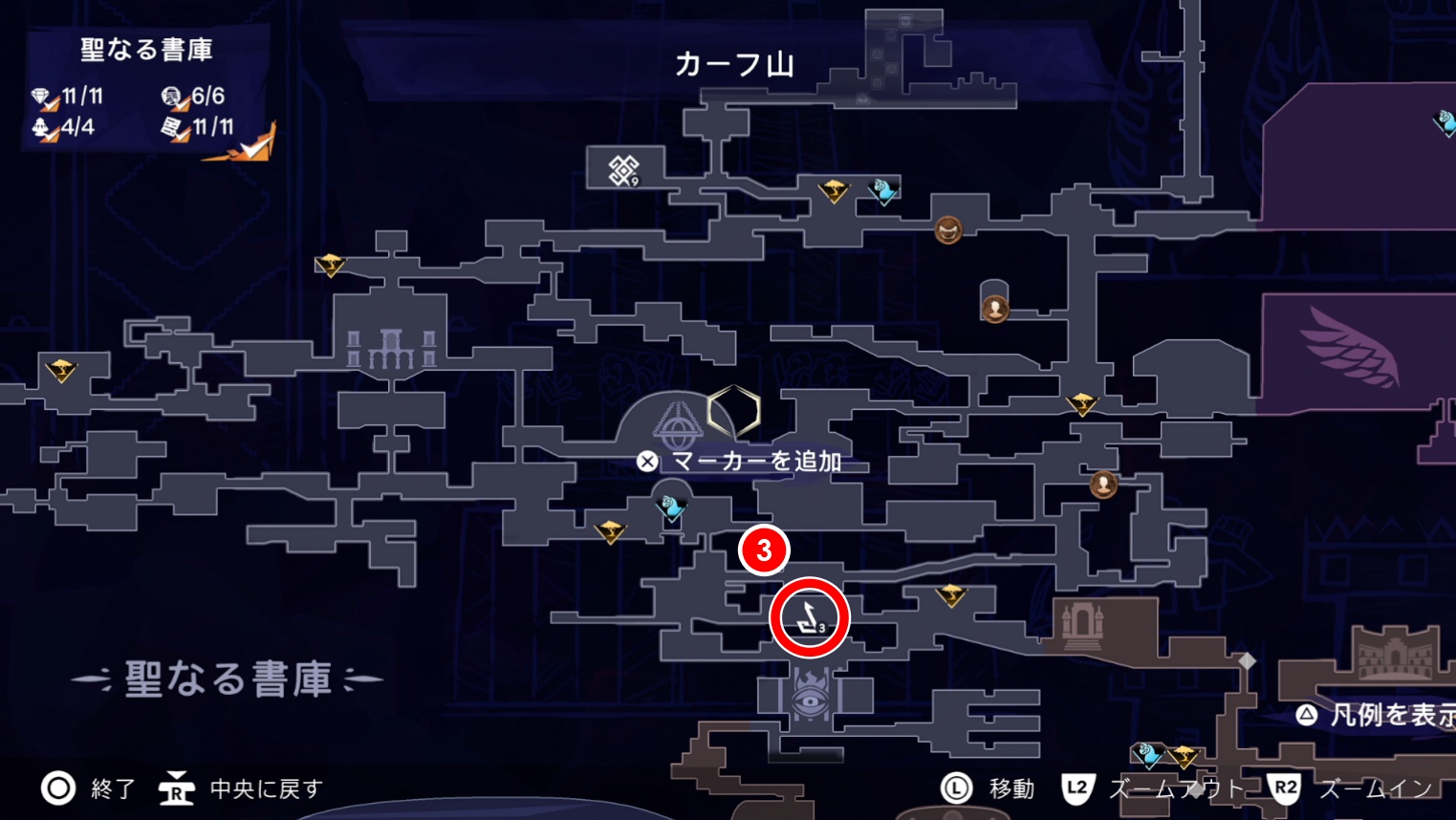
Task: Select the knot-pattern map marker numbered 9
Action: pos(623,170)
